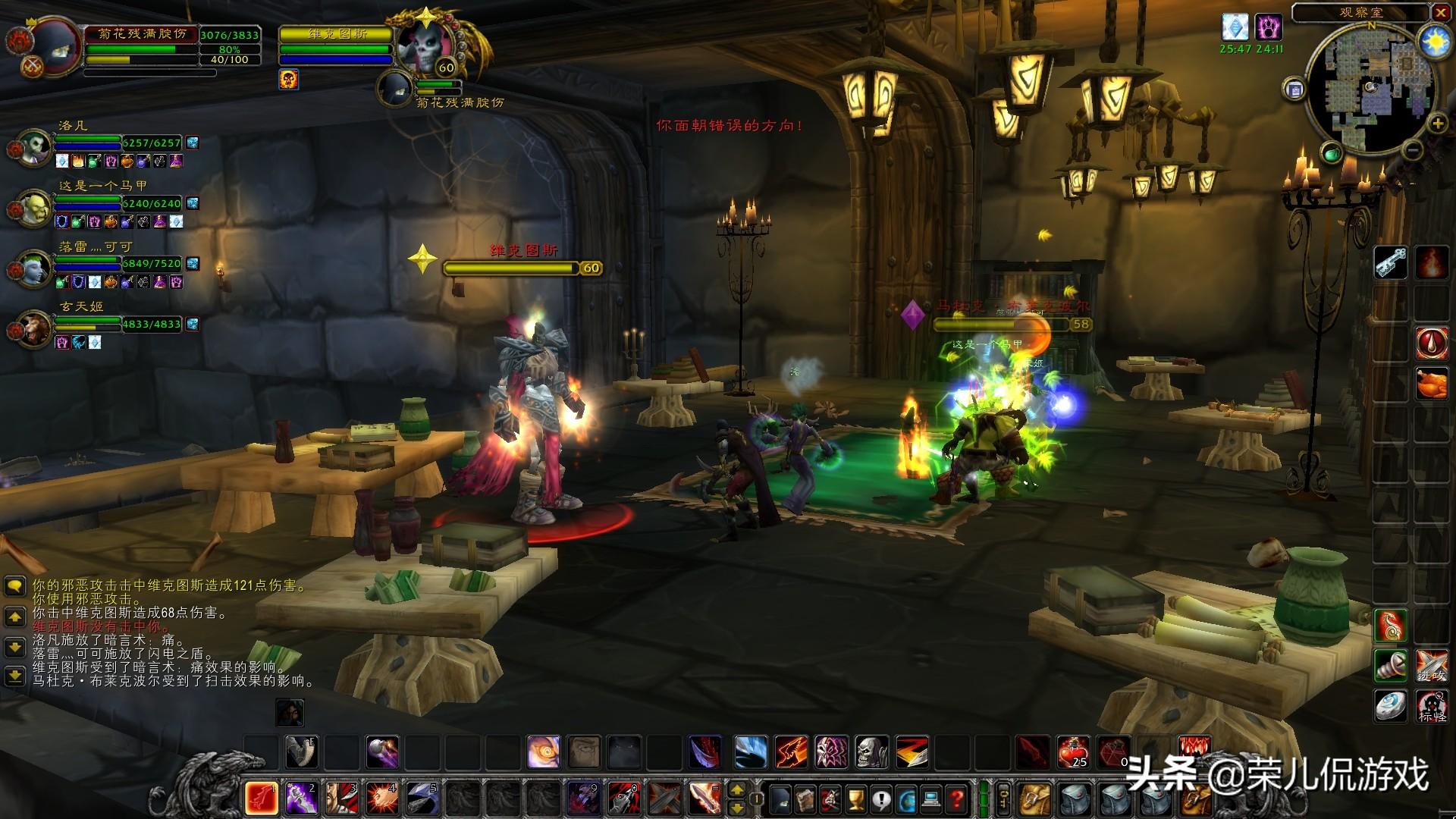
Task: Open the chat bubble menu button
Action: [x=15, y=586]
